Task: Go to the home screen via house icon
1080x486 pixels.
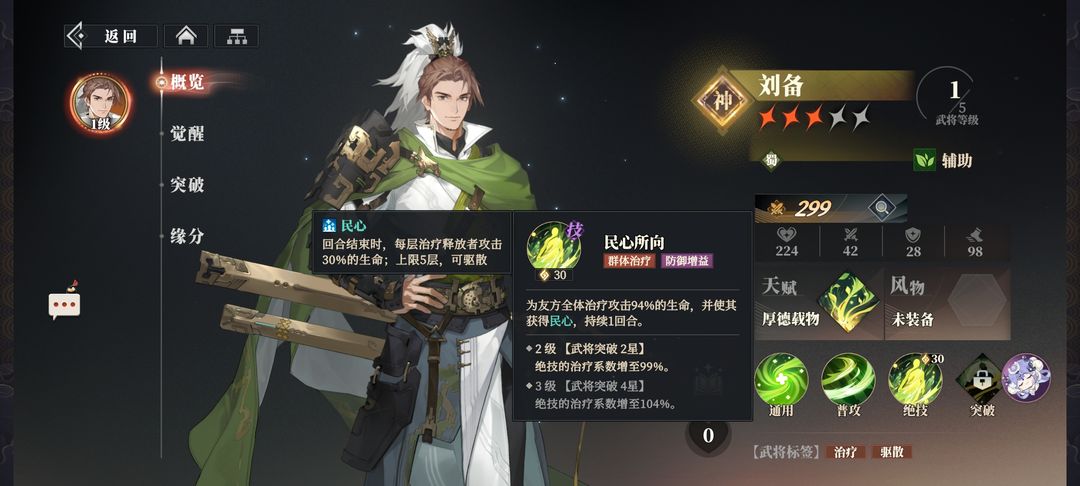Action: point(185,36)
